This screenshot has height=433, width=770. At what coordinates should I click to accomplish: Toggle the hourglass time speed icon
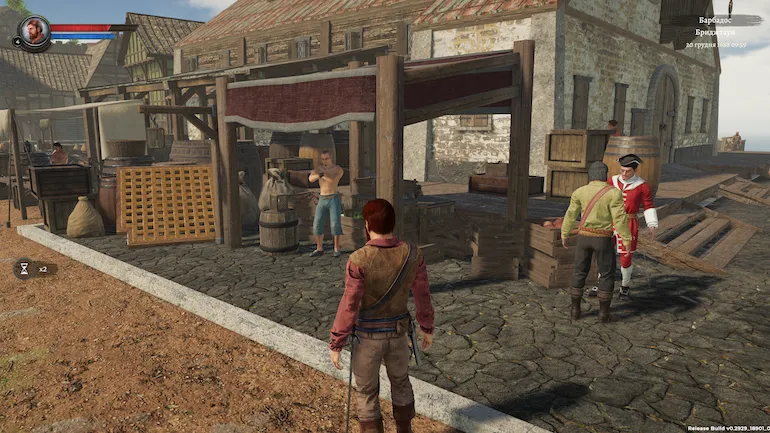[24, 268]
